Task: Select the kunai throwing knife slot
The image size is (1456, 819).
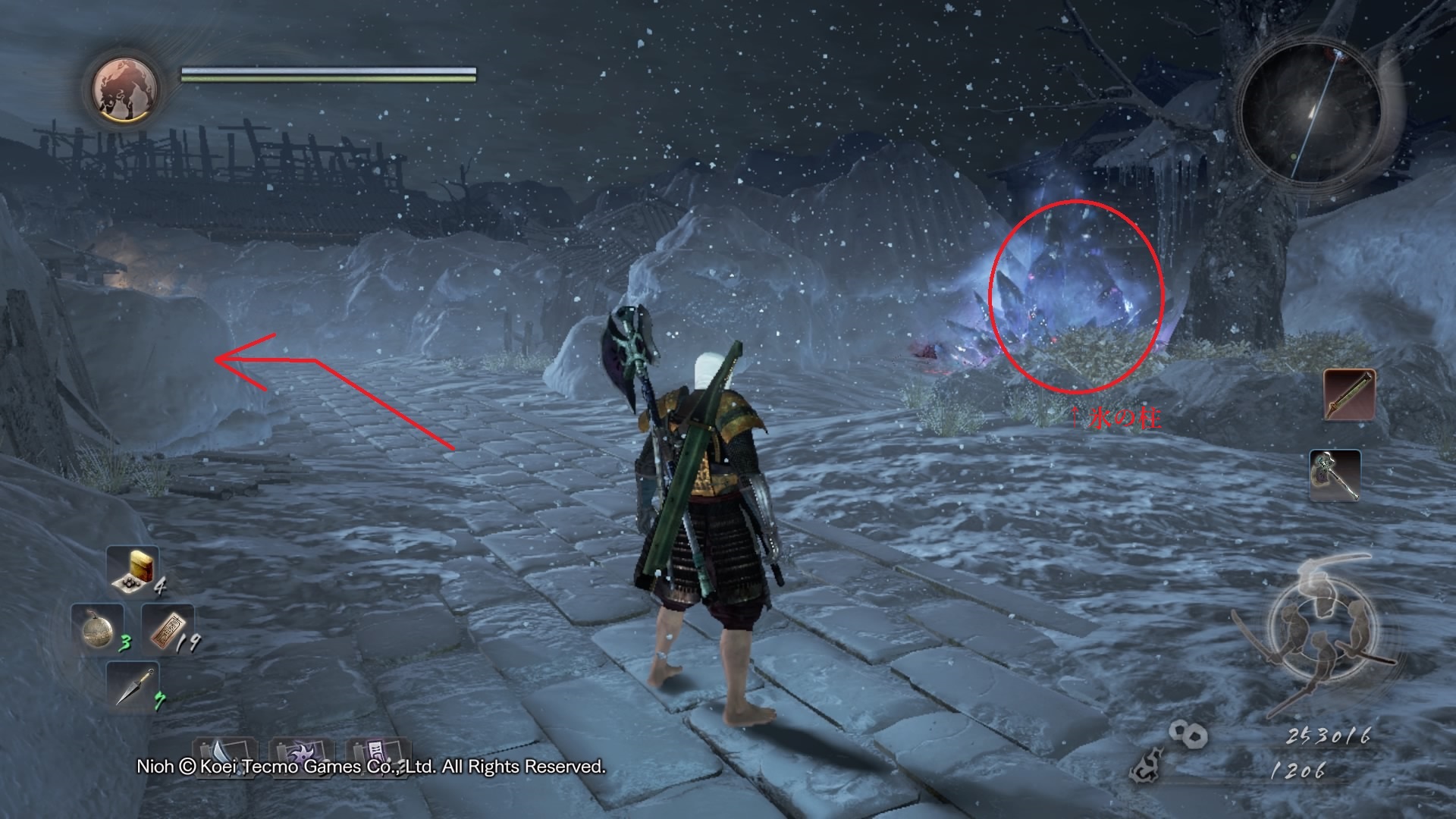Action: tap(134, 686)
